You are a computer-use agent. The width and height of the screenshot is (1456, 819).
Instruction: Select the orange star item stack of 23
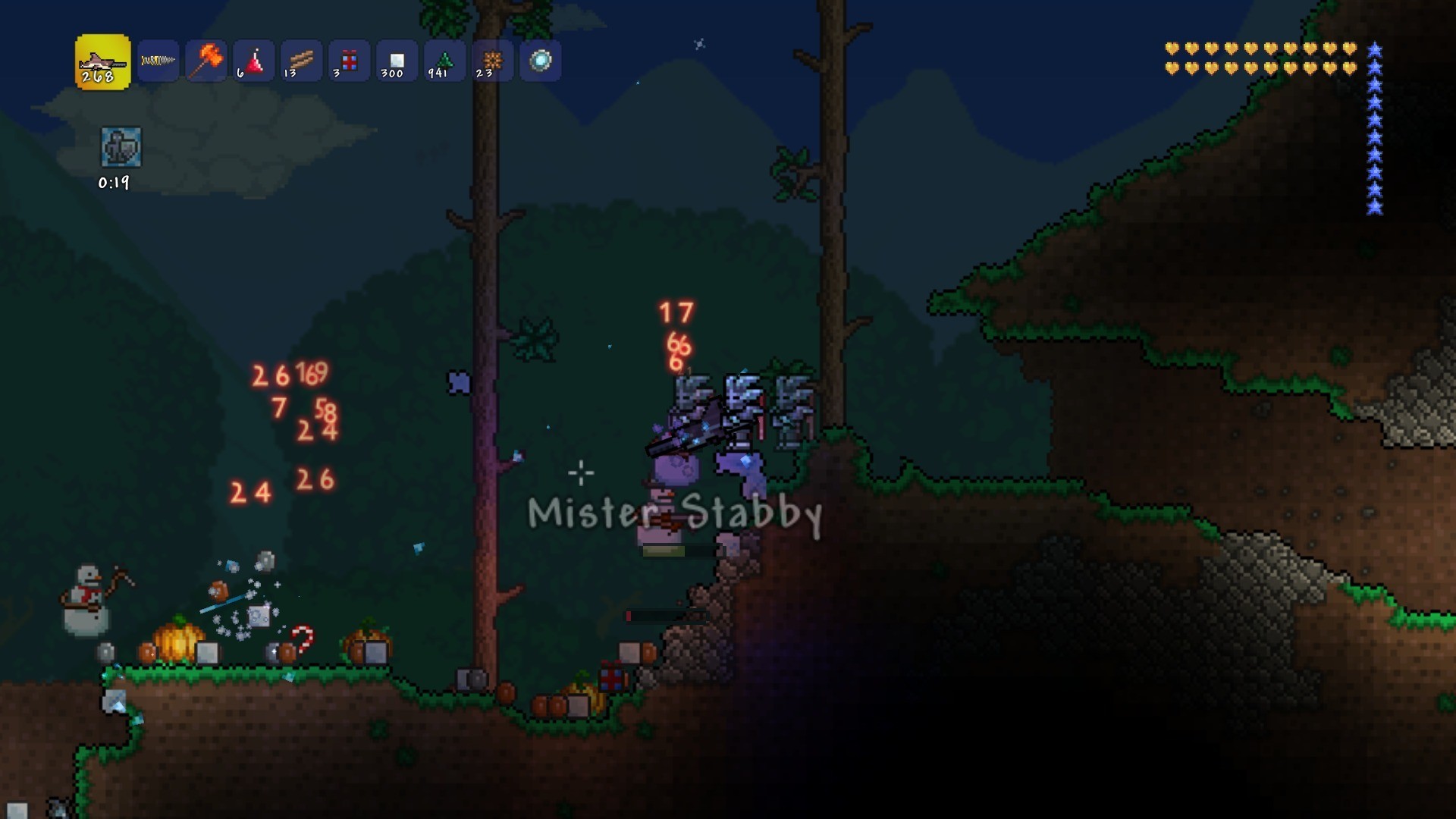click(491, 61)
